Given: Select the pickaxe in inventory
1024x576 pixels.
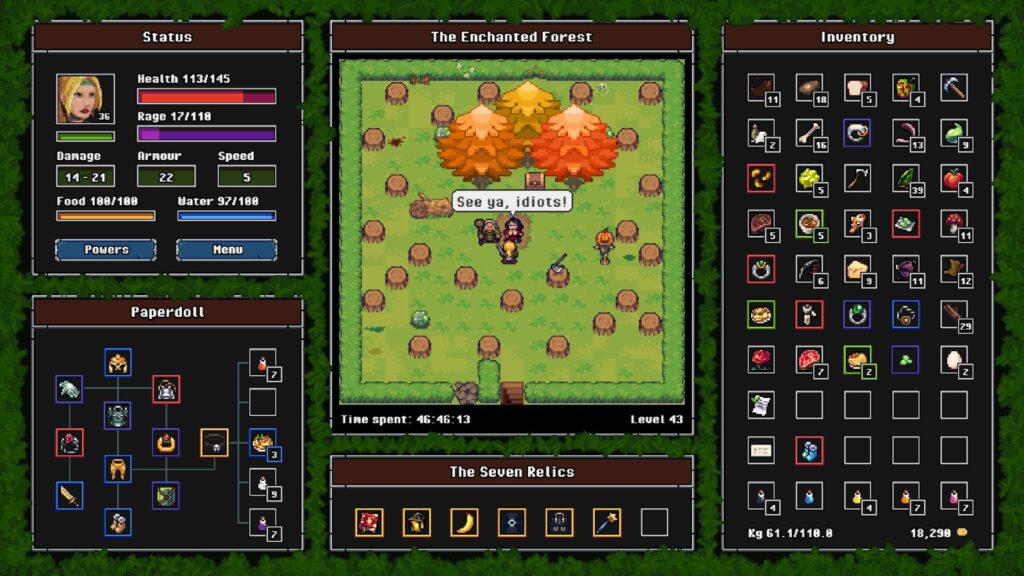Looking at the screenshot, I should 953,88.
